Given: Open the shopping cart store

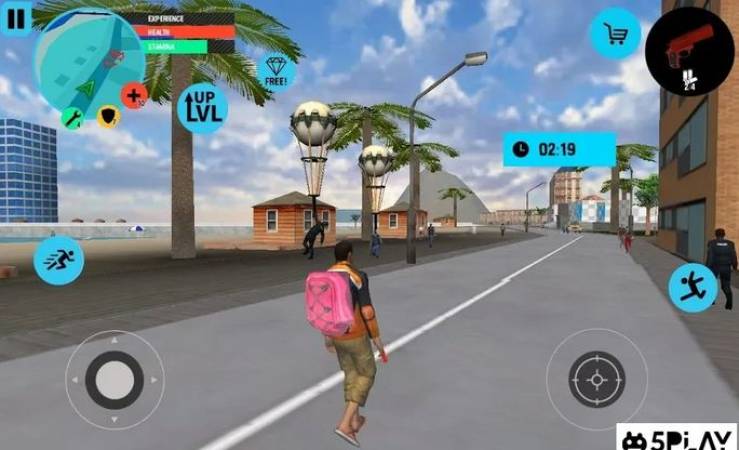Looking at the screenshot, I should pos(615,35).
